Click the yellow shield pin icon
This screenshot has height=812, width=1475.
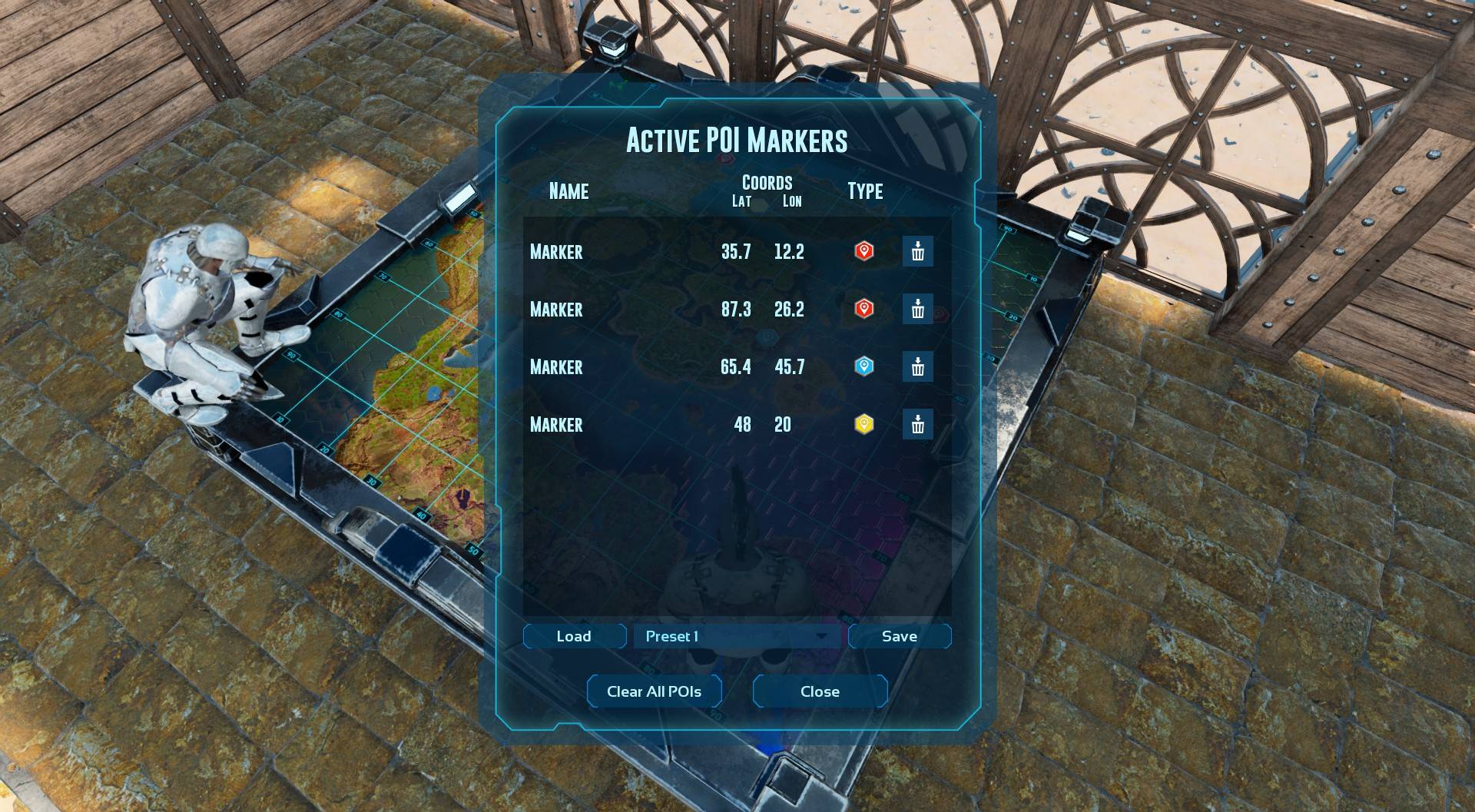(863, 425)
